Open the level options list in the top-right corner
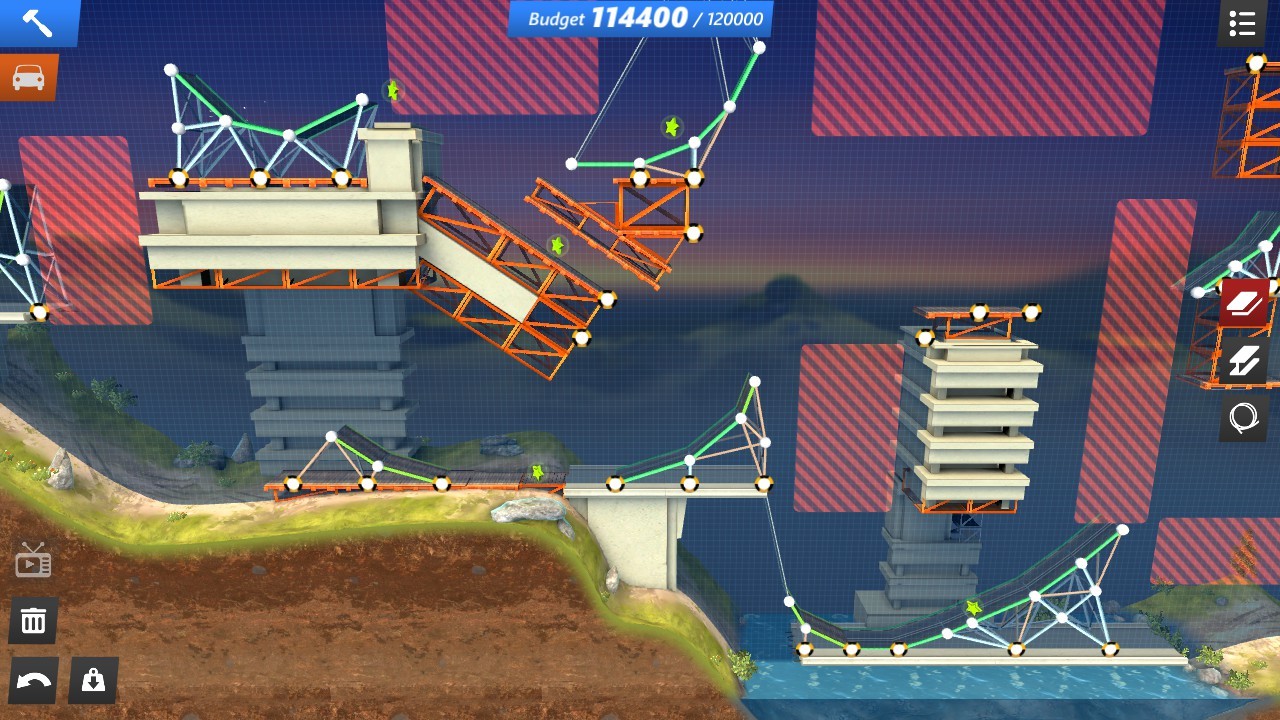This screenshot has height=720, width=1280. (1242, 24)
